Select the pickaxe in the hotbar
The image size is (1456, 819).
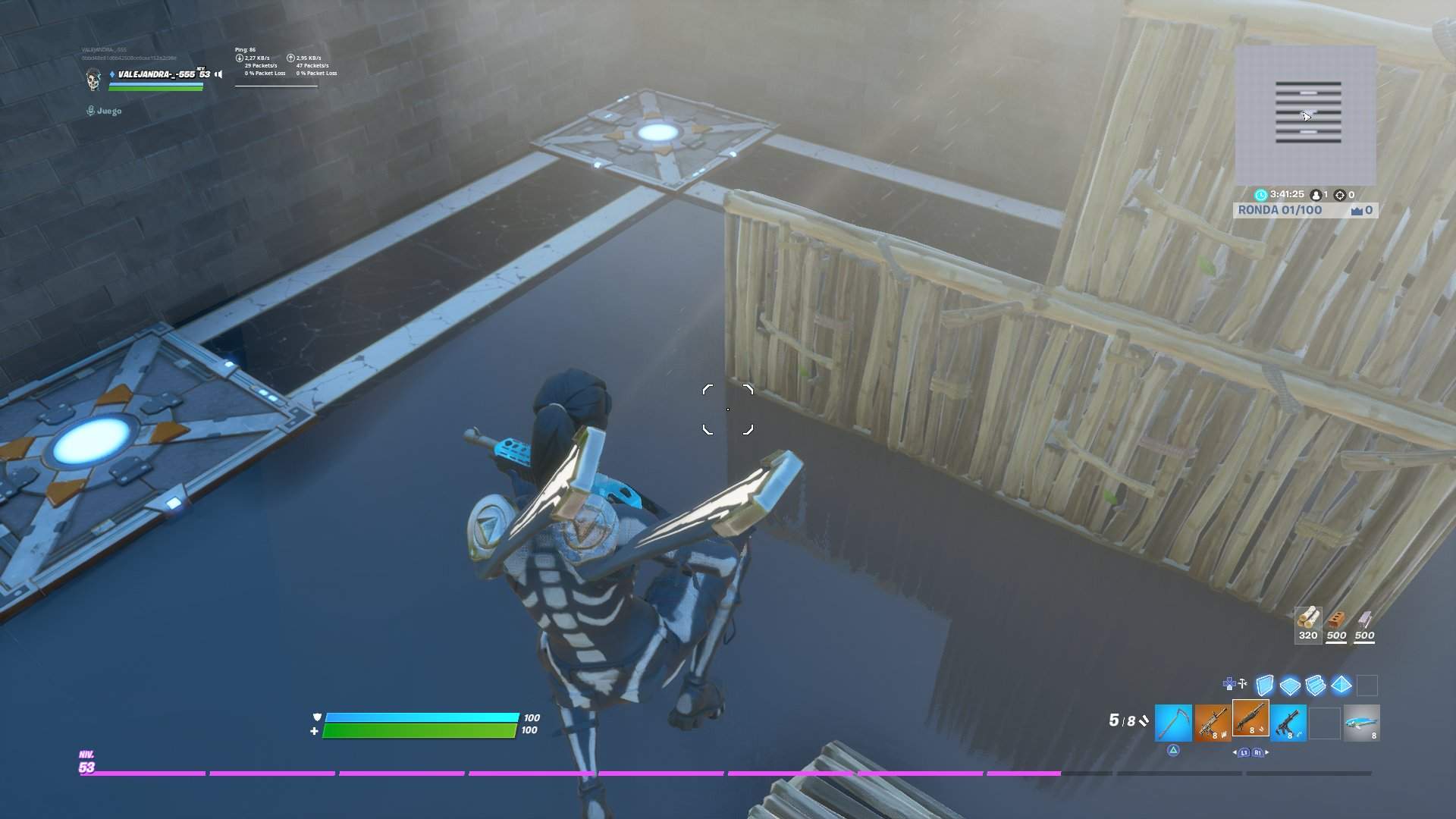click(x=1172, y=723)
